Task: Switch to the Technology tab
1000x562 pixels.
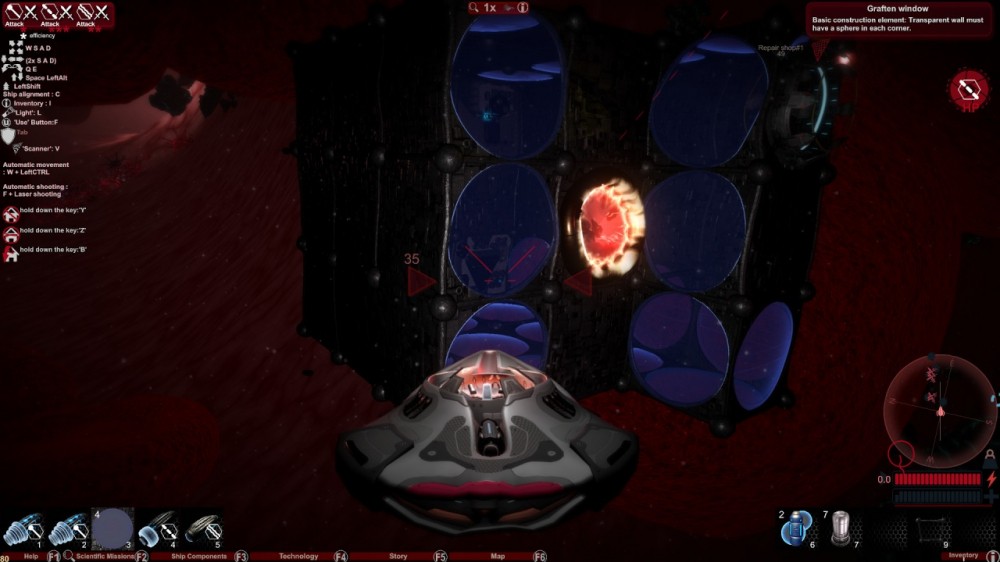Action: tap(298, 556)
